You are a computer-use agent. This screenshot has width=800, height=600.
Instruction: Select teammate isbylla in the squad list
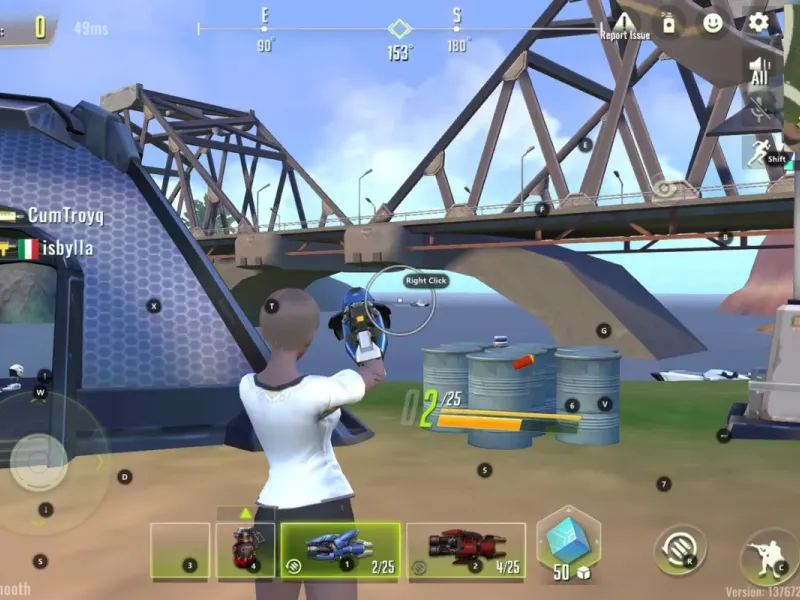[x=54, y=249]
